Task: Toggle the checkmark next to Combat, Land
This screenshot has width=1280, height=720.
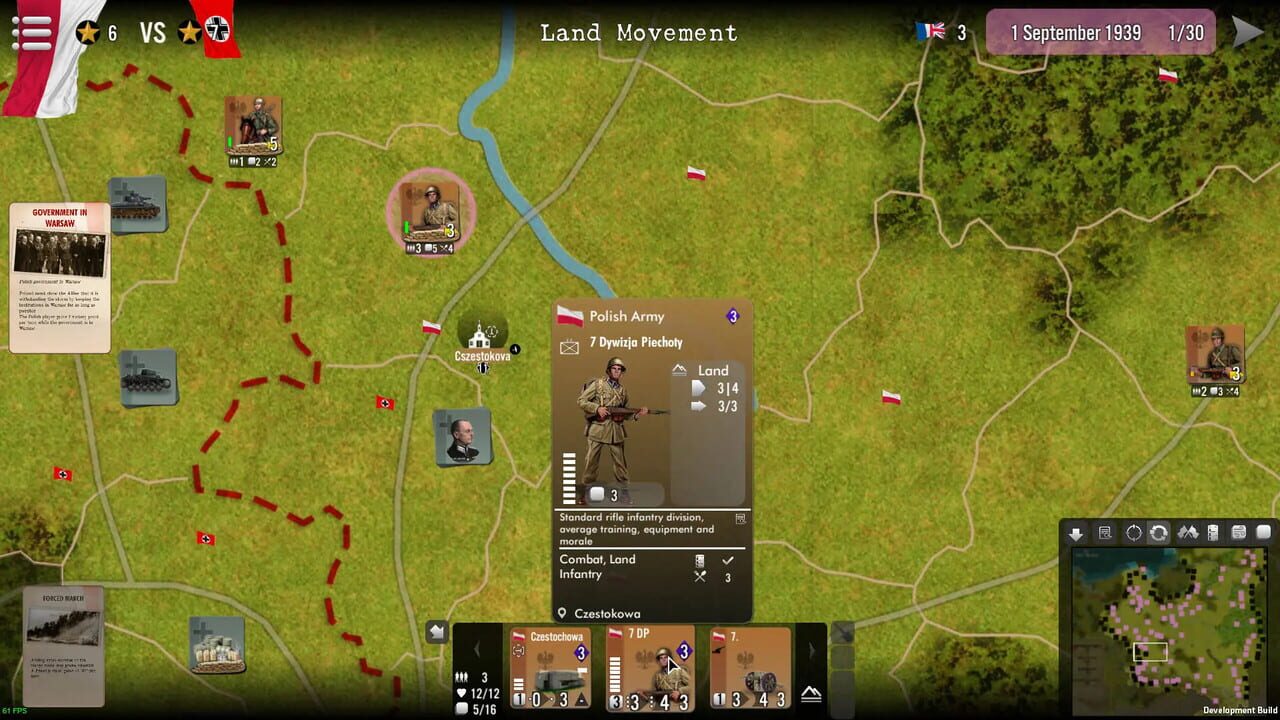Action: click(x=728, y=560)
